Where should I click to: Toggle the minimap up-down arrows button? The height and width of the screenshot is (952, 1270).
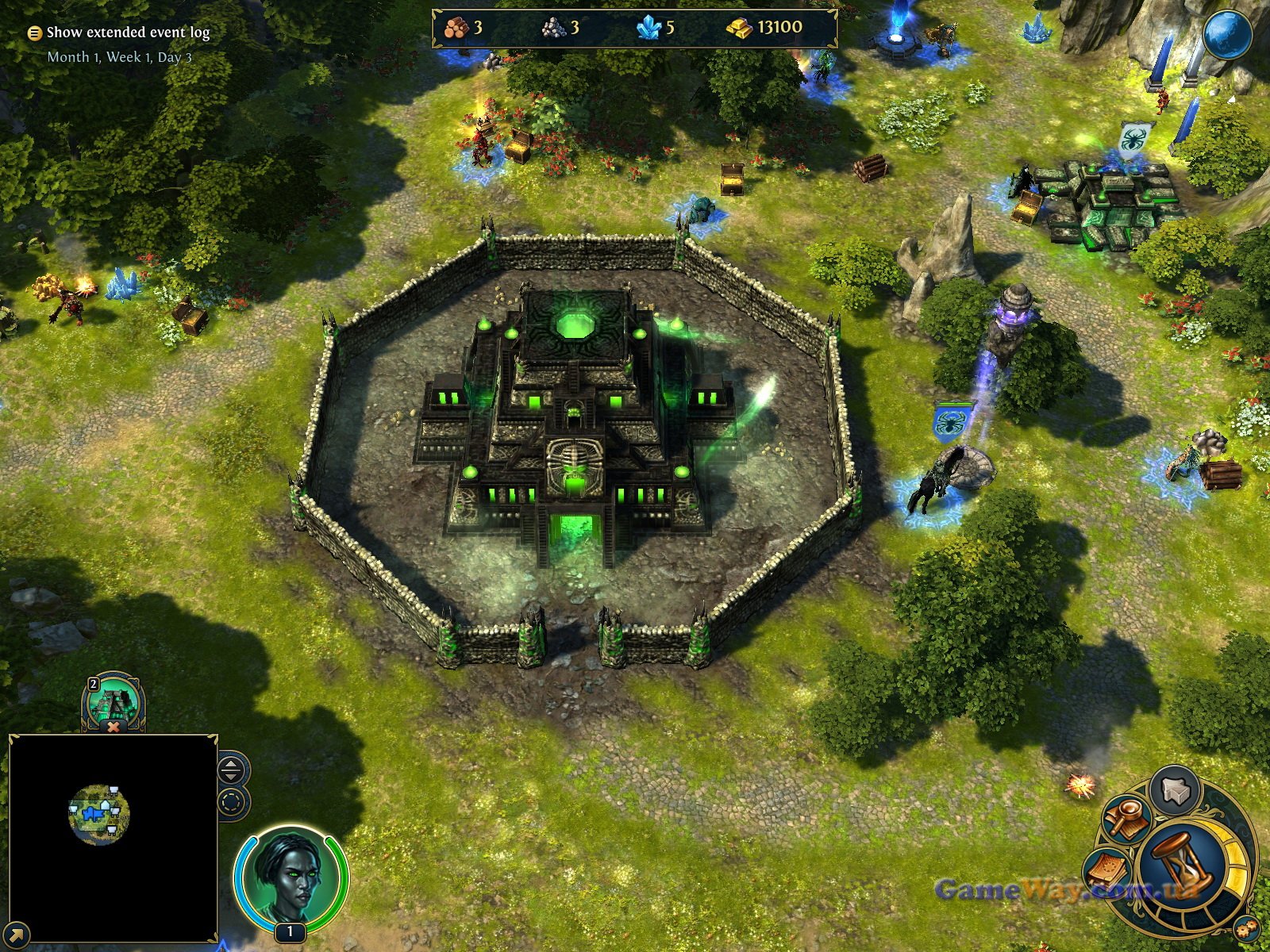[x=231, y=769]
